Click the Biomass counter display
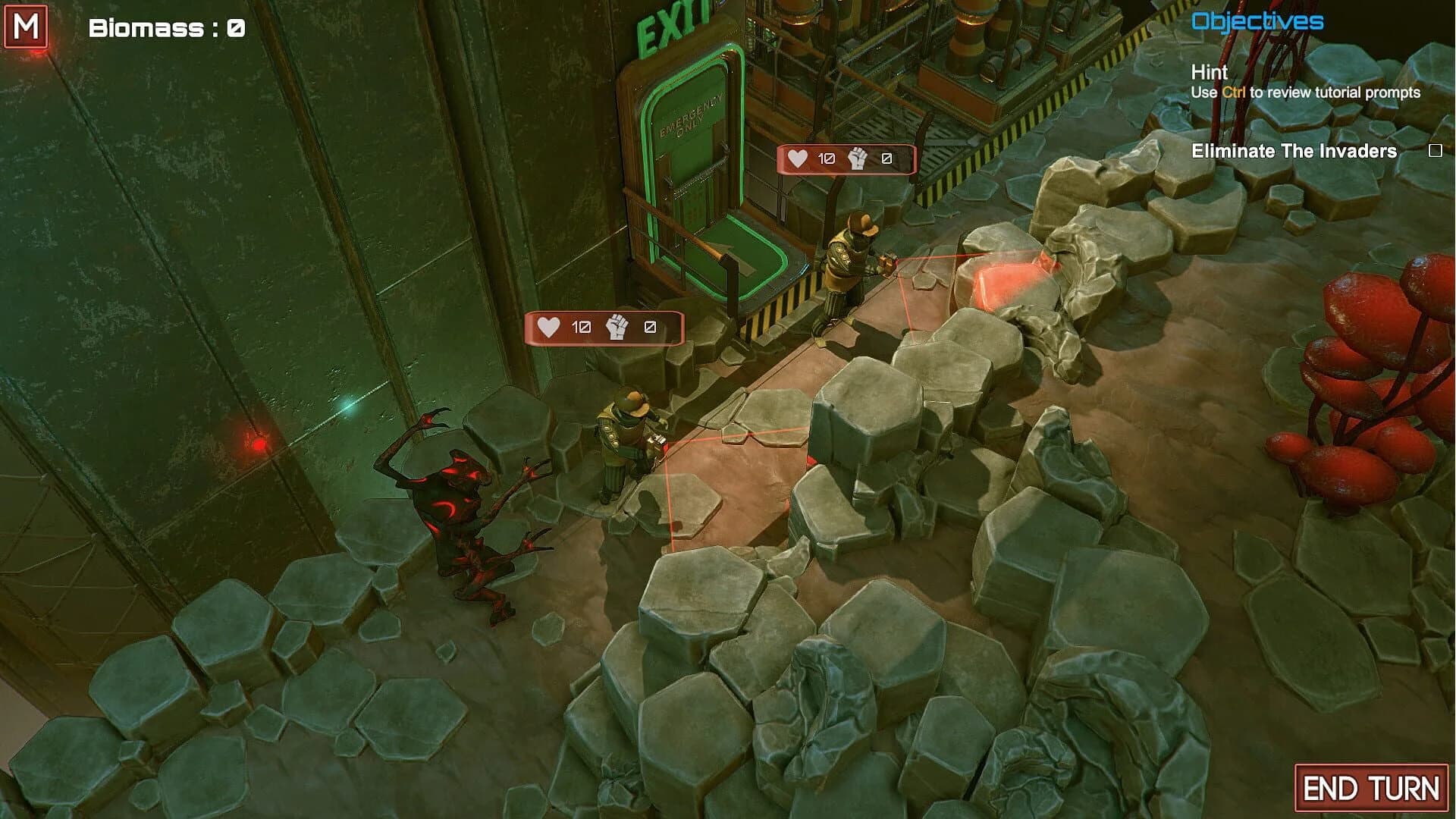 165,29
